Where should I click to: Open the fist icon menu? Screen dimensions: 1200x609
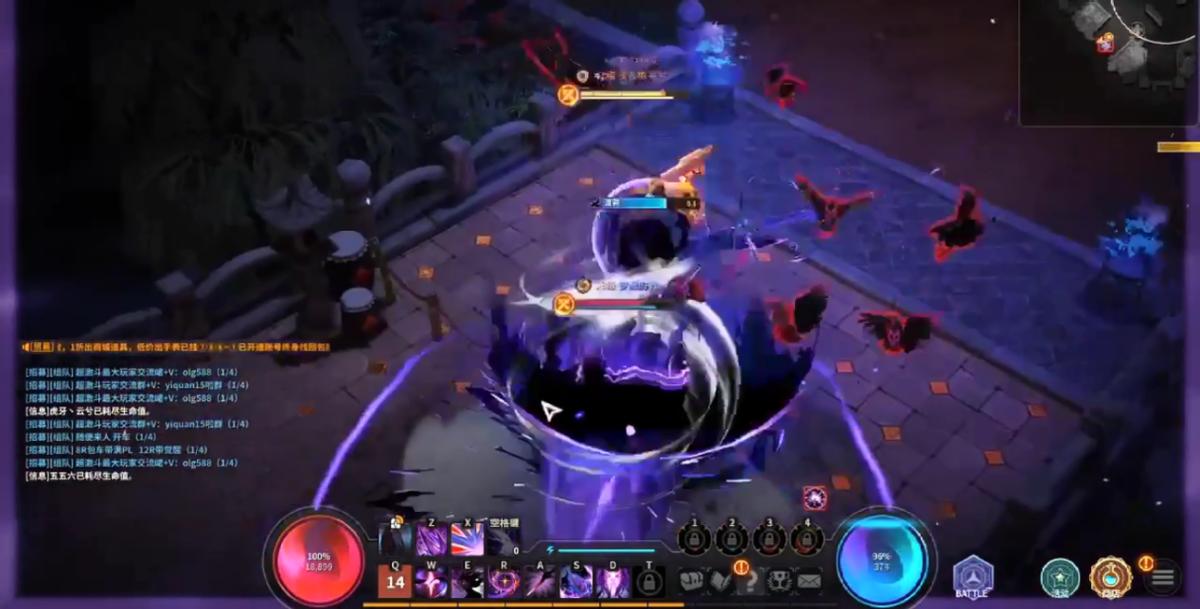(x=692, y=580)
